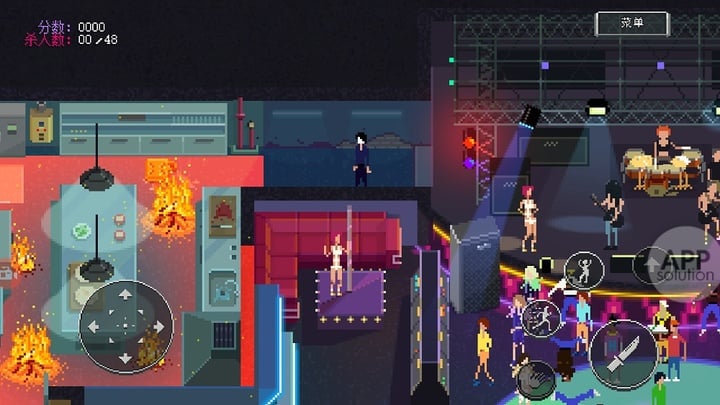The image size is (720, 405).
Task: Activate the running sprint button
Action: pos(541,319)
